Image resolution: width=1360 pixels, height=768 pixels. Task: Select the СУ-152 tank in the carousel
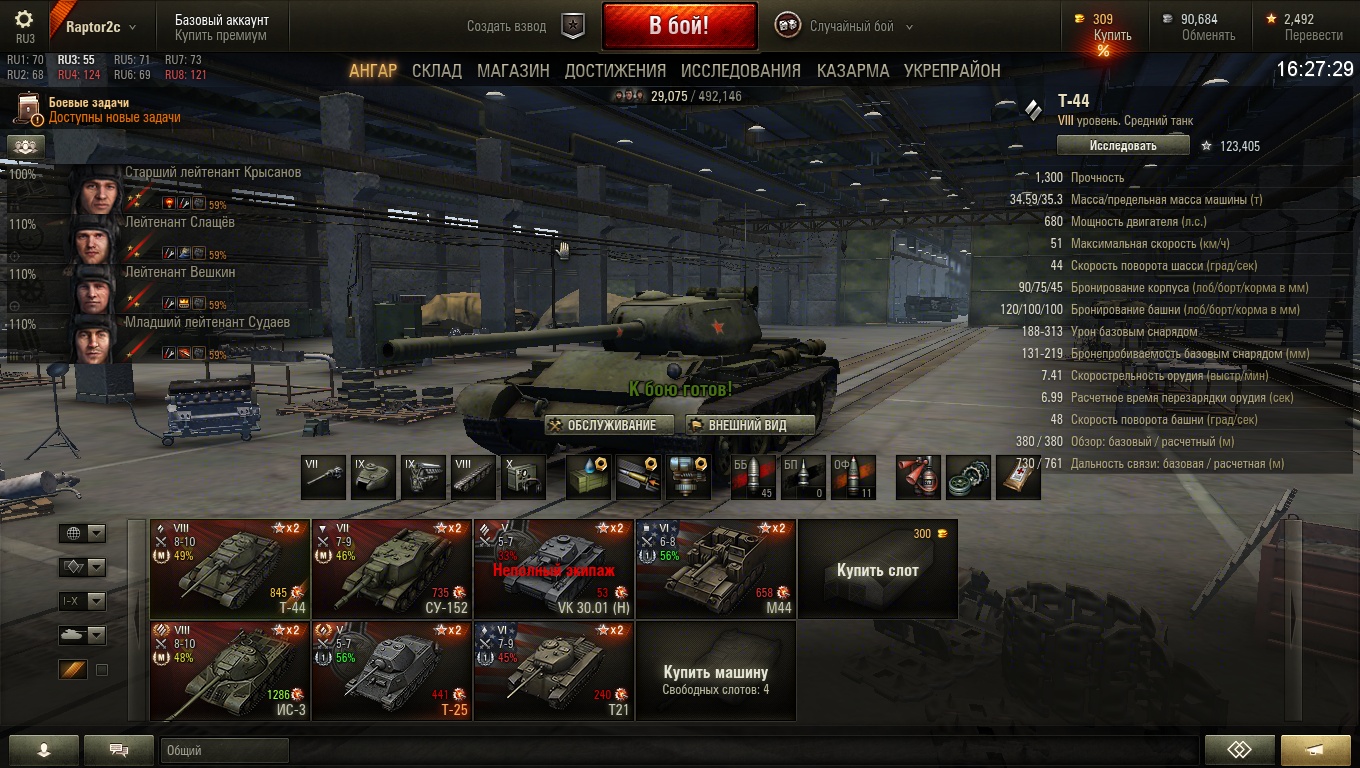point(391,568)
